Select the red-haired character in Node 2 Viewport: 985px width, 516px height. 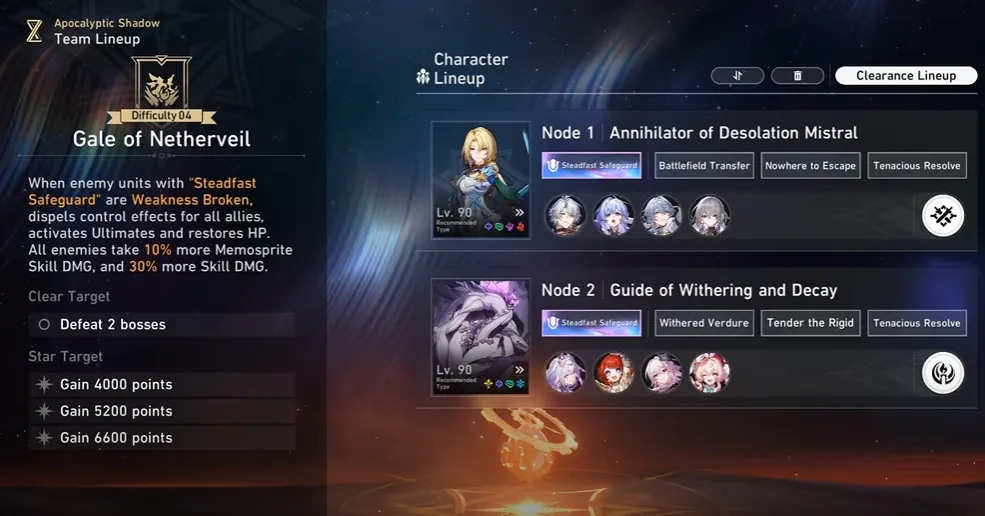coord(614,373)
